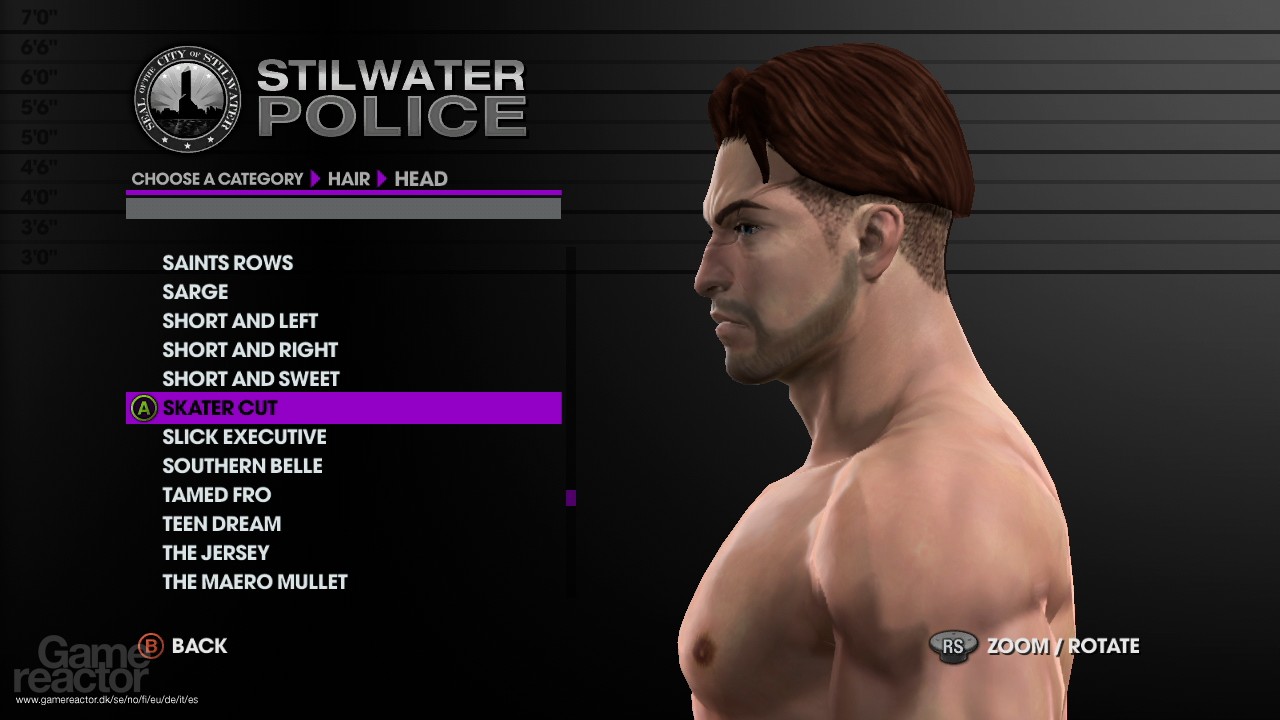Viewport: 1280px width, 720px height.
Task: Click the hair list scrollbar thumb
Action: 571,497
